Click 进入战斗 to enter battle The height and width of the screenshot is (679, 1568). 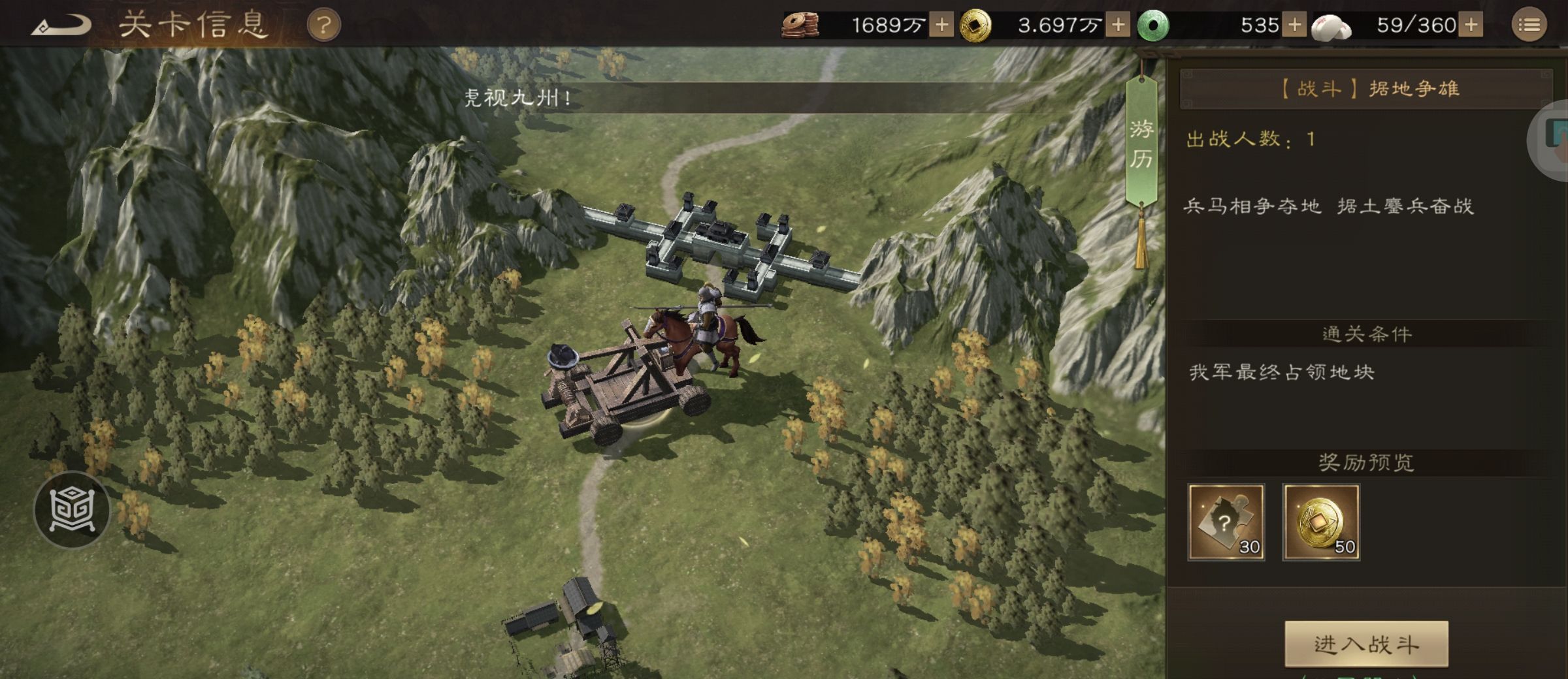[x=1366, y=644]
